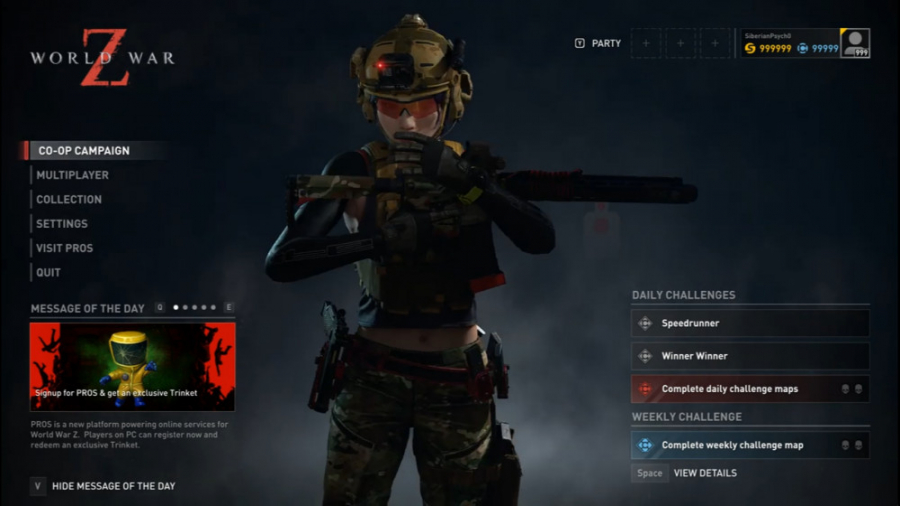Open the PROS trinket message banner
This screenshot has width=900, height=506.
tap(132, 366)
